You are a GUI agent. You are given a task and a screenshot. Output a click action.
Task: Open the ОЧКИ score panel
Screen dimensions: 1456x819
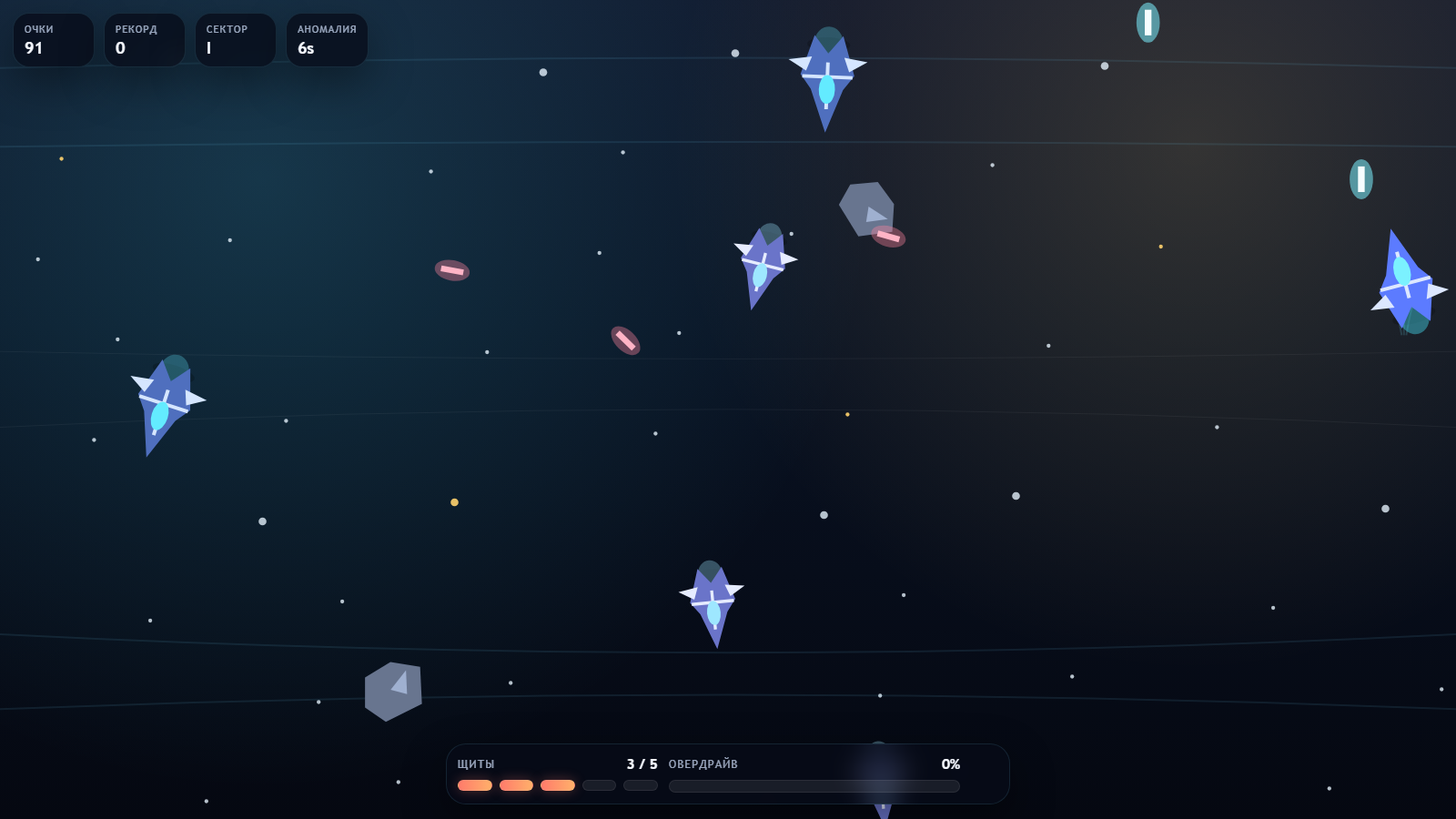52,39
